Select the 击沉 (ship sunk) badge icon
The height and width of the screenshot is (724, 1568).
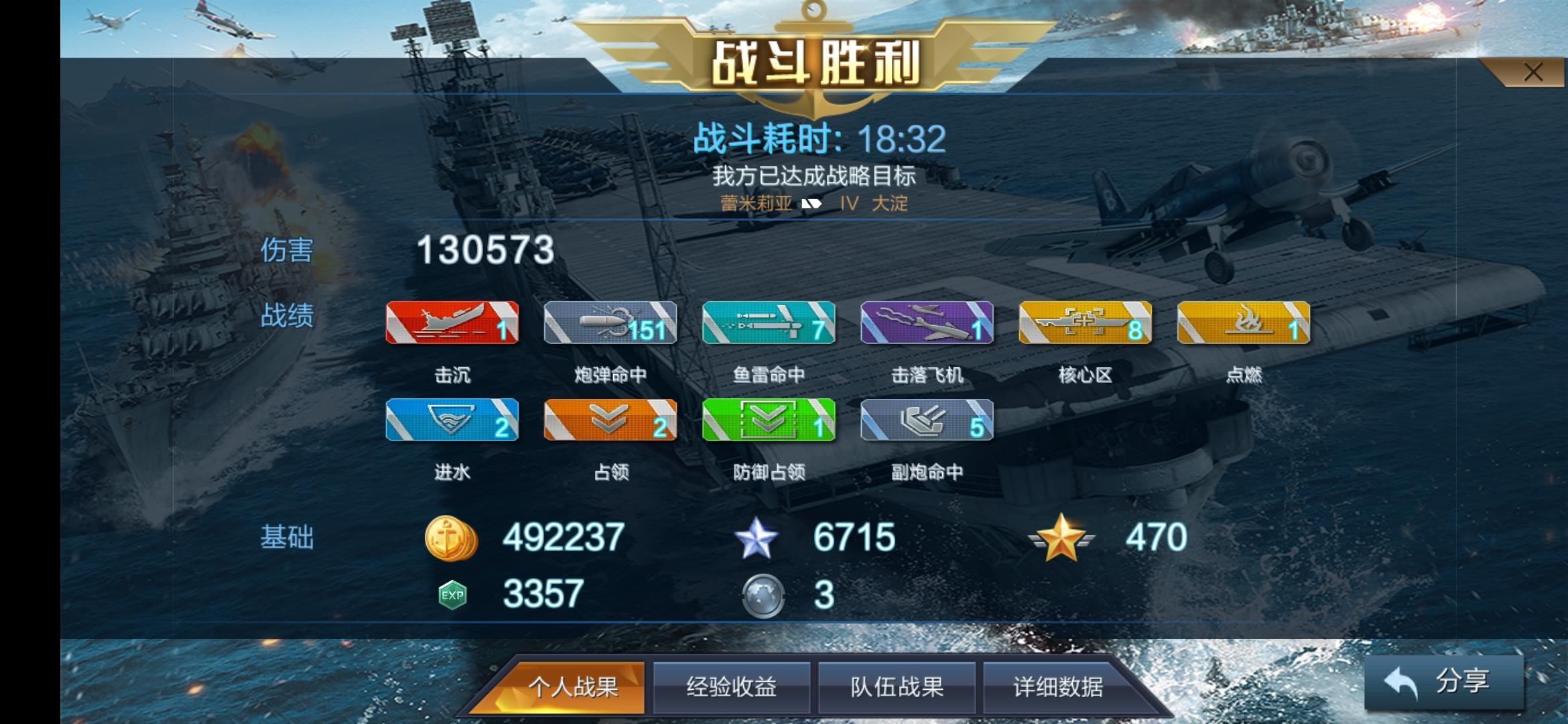[x=452, y=324]
